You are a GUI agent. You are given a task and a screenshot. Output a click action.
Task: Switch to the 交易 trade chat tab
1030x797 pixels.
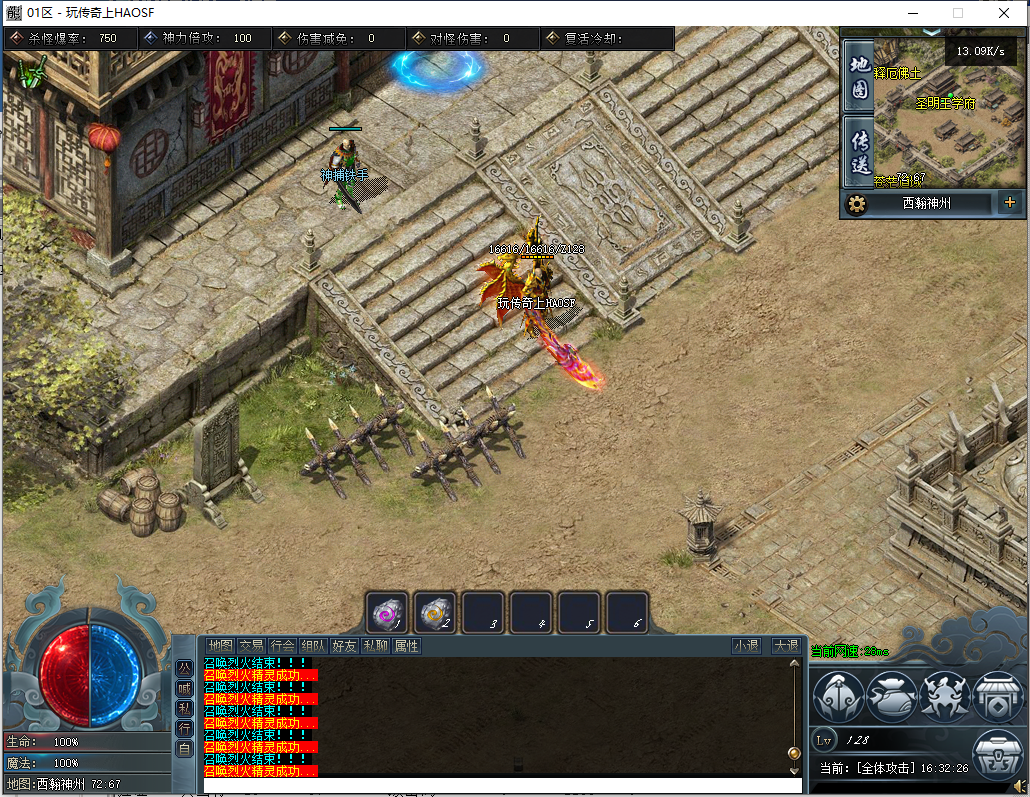coord(251,646)
